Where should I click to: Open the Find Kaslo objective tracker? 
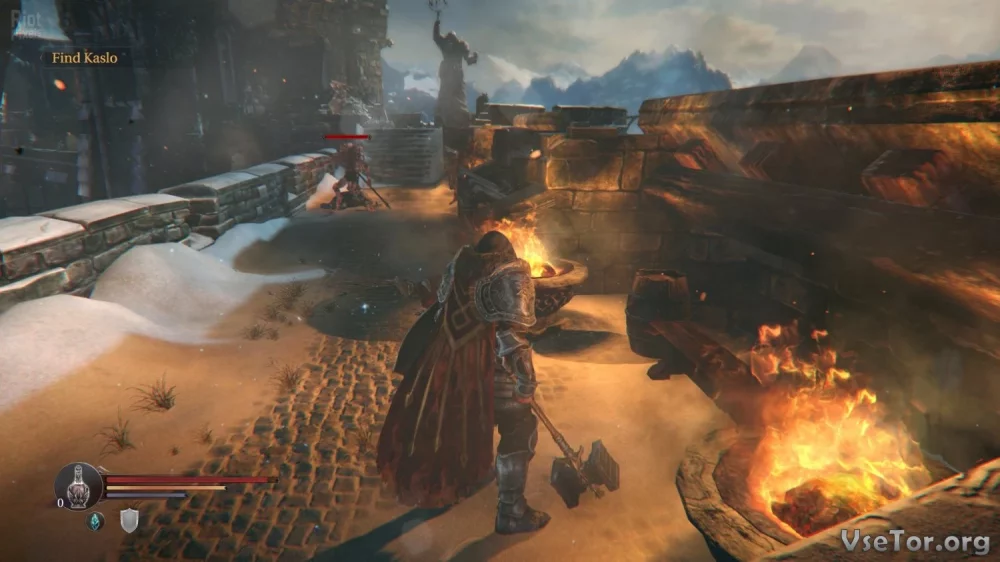(x=85, y=58)
